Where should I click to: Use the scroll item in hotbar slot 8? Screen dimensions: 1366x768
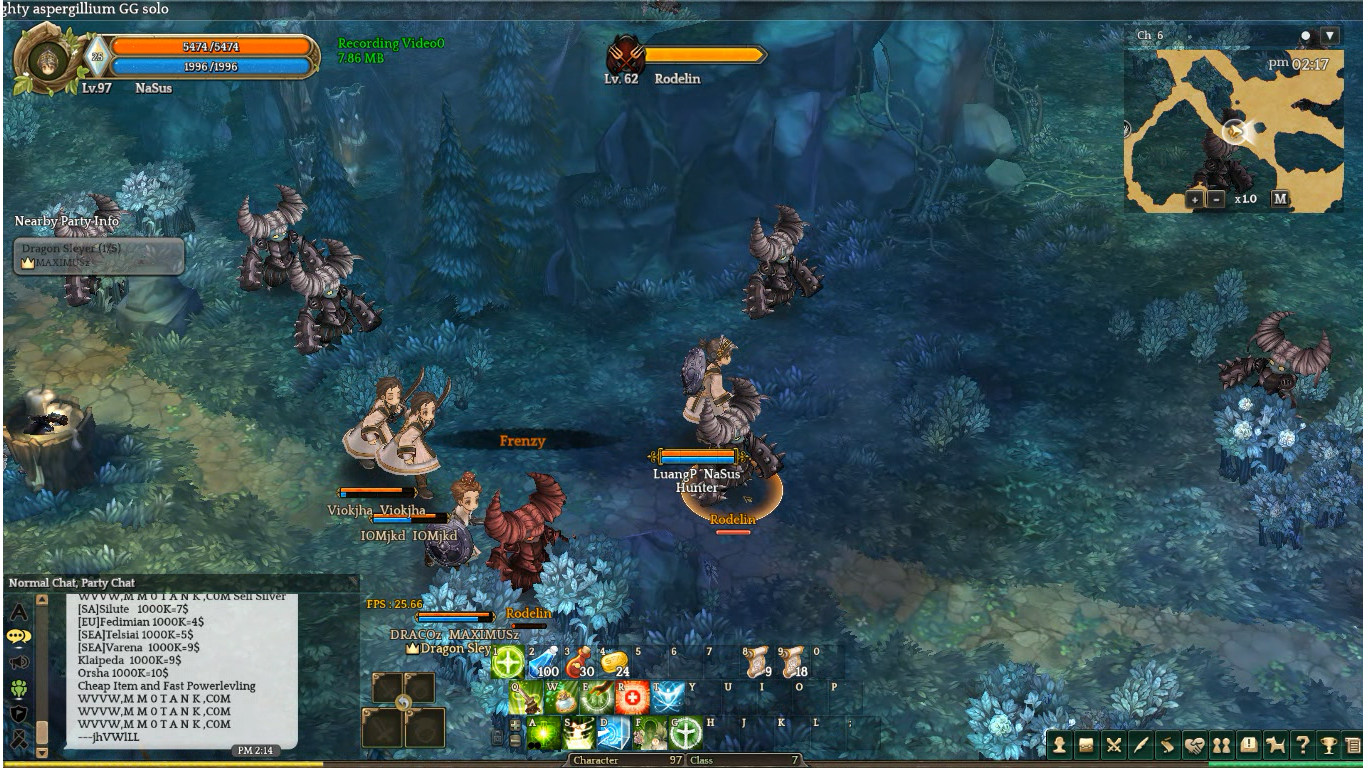pos(757,661)
